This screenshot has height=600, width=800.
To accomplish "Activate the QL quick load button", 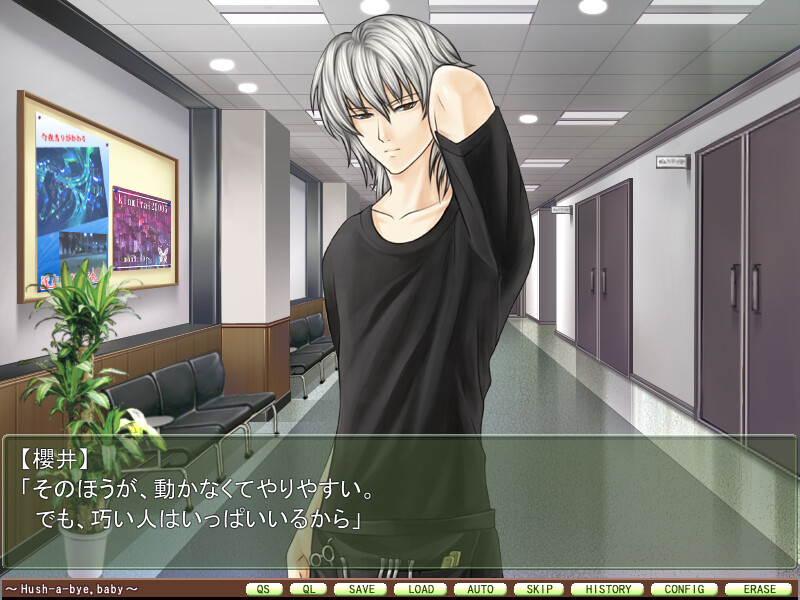I will point(308,589).
